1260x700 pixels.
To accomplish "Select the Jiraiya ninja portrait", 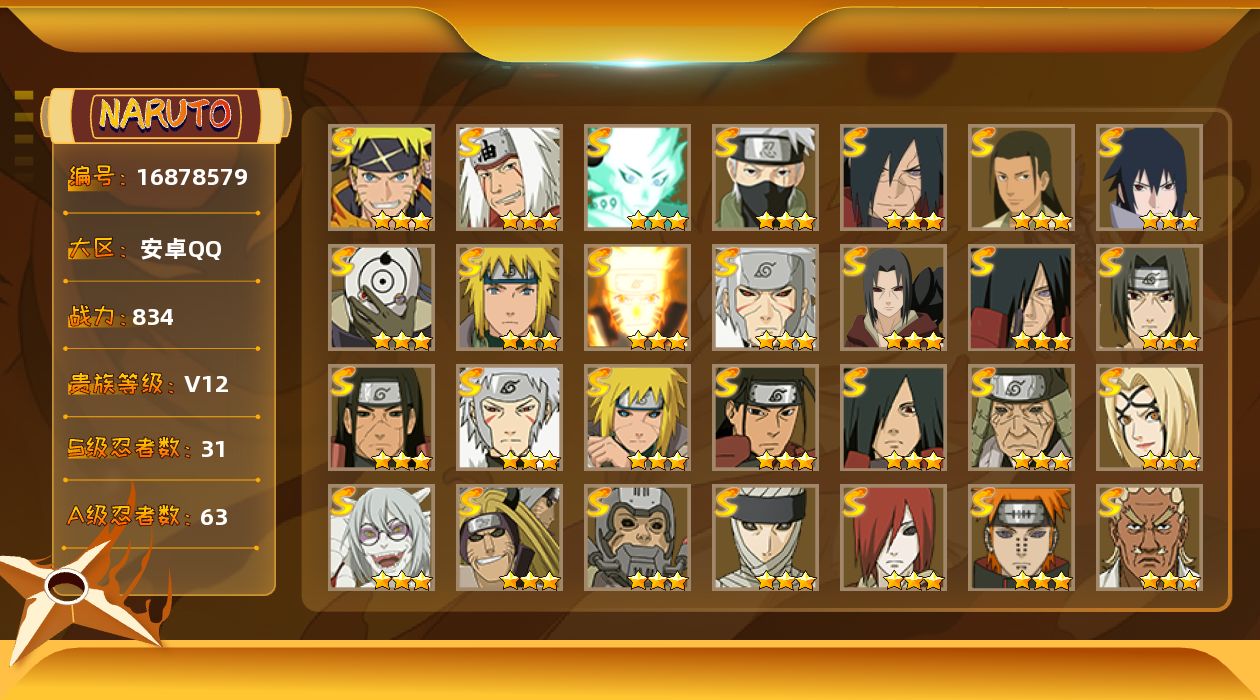I will coord(510,178).
